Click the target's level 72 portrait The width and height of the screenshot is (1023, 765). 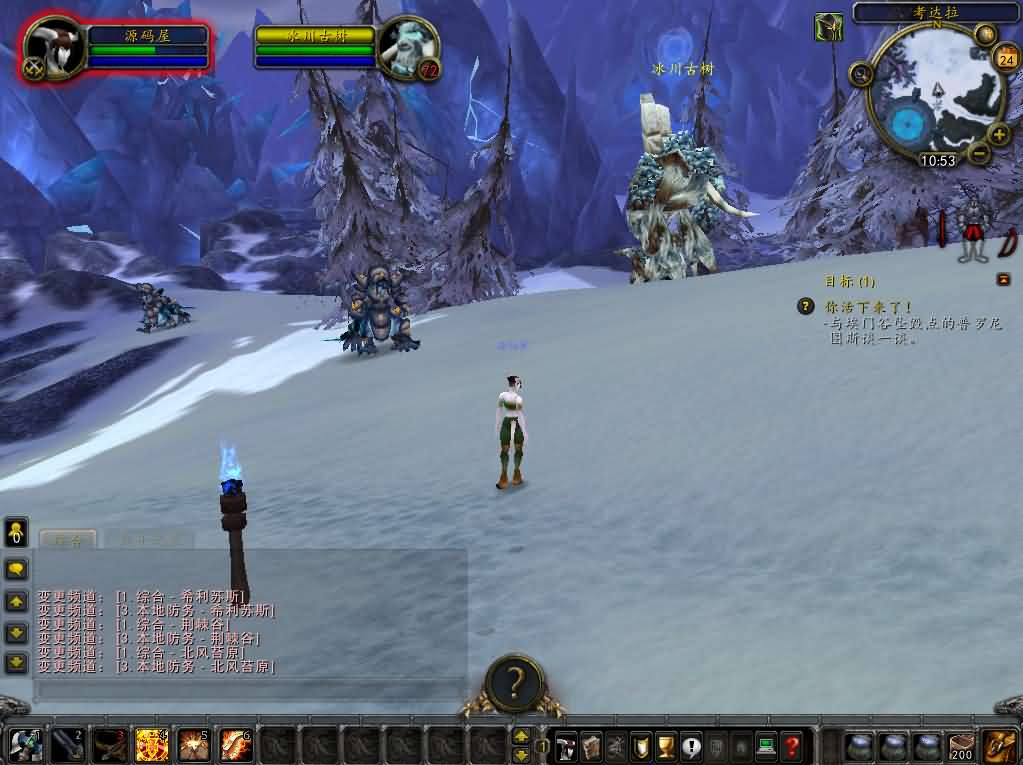pos(410,47)
